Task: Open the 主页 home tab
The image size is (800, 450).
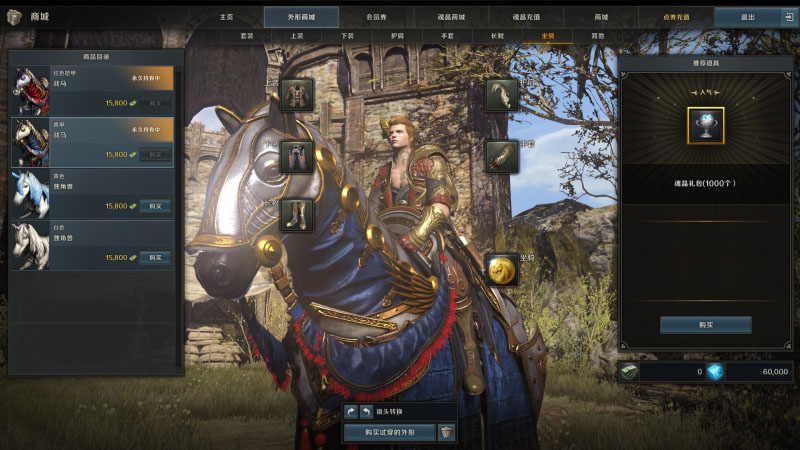Action: (226, 17)
